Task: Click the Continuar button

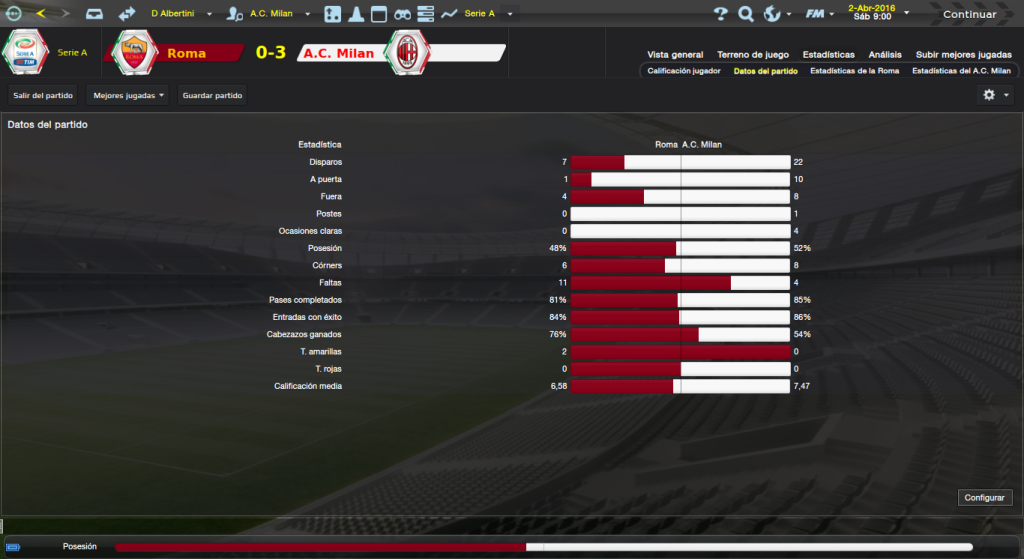Action: point(969,14)
